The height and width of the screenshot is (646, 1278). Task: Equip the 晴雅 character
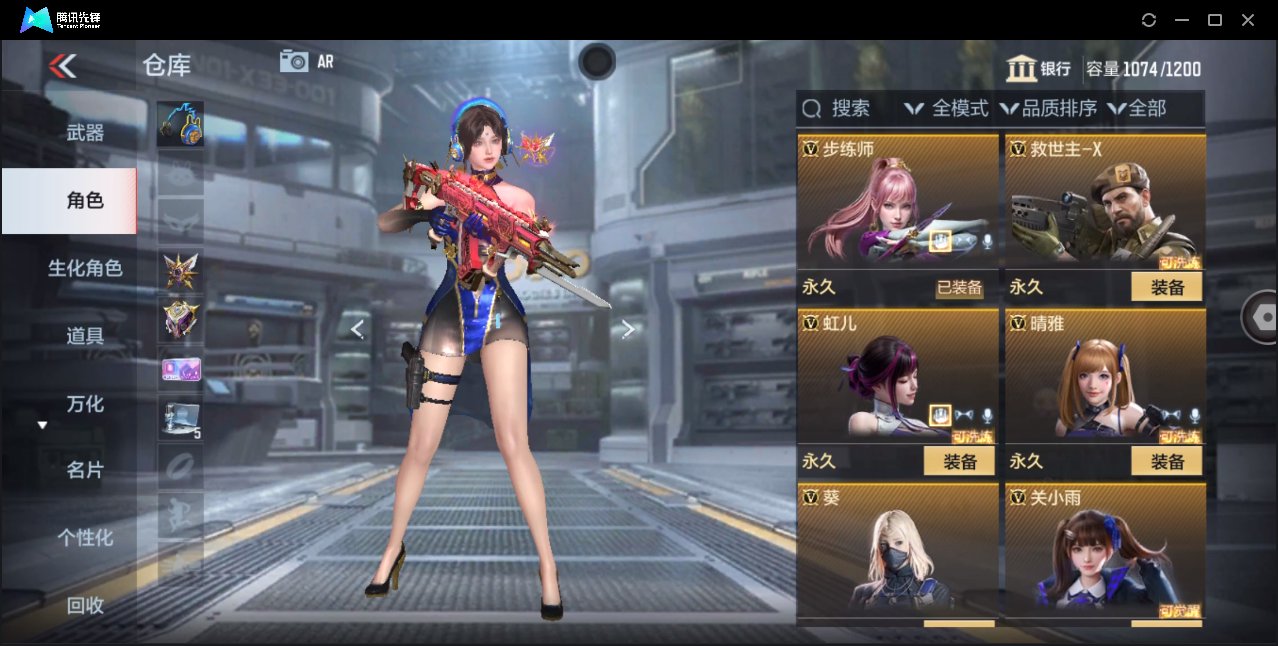pos(1166,461)
